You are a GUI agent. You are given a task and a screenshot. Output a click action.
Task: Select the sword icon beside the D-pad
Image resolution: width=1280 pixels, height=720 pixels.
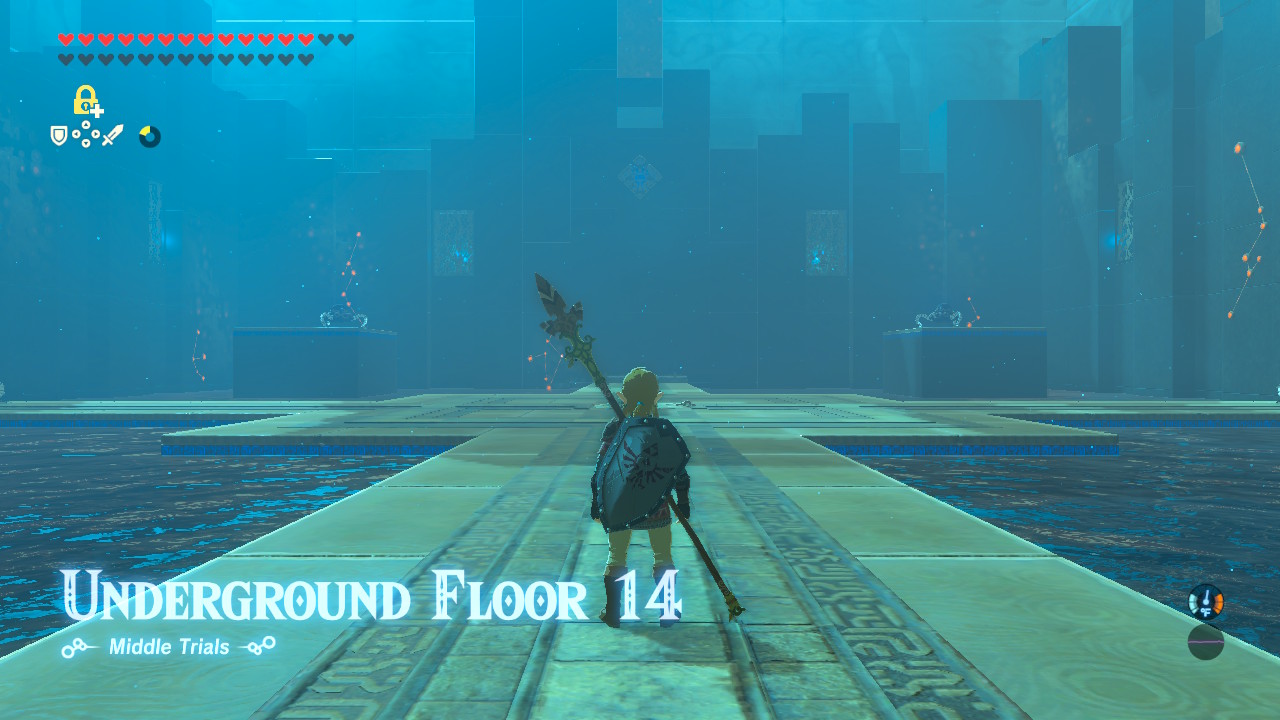coord(112,134)
